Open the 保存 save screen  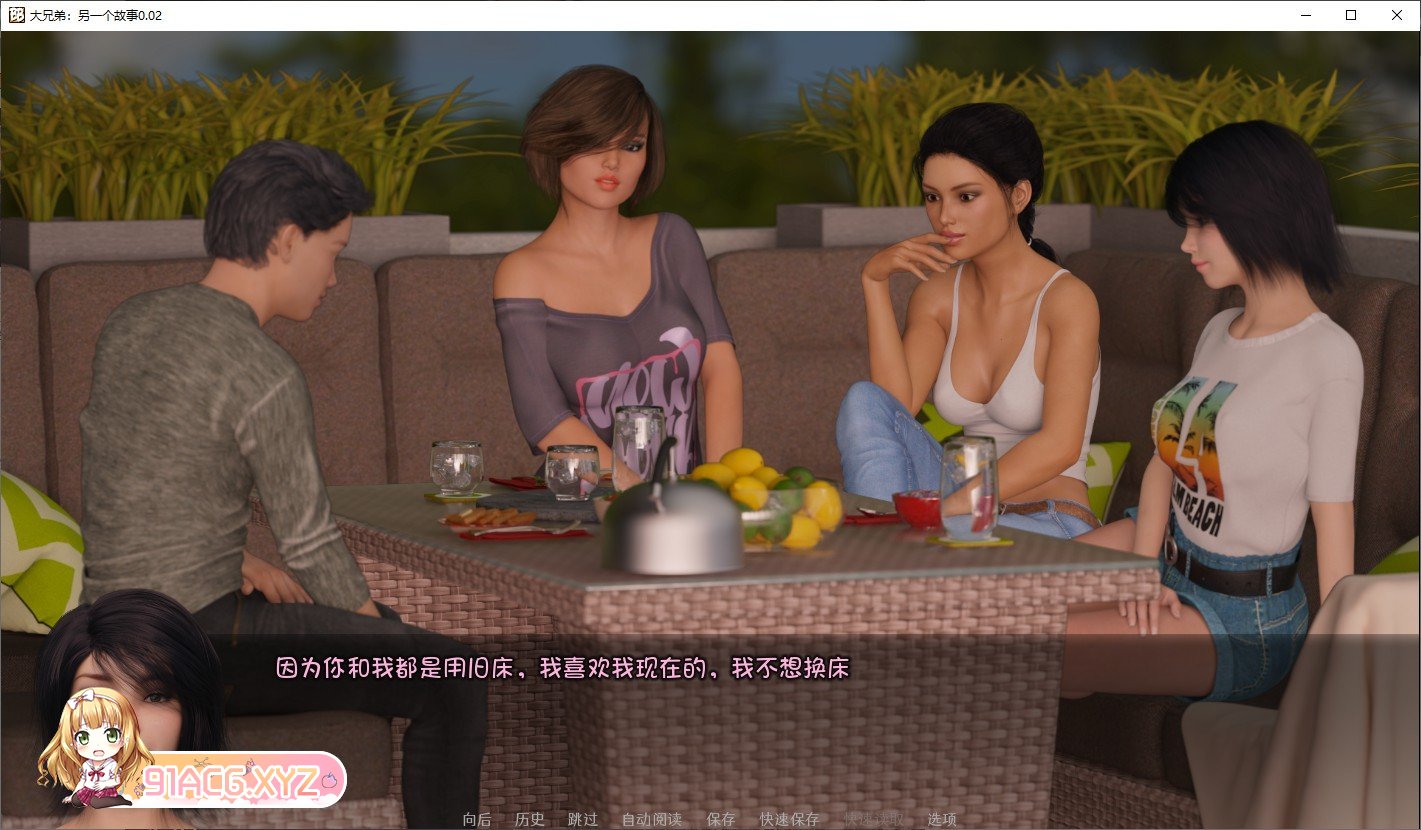coord(721,819)
